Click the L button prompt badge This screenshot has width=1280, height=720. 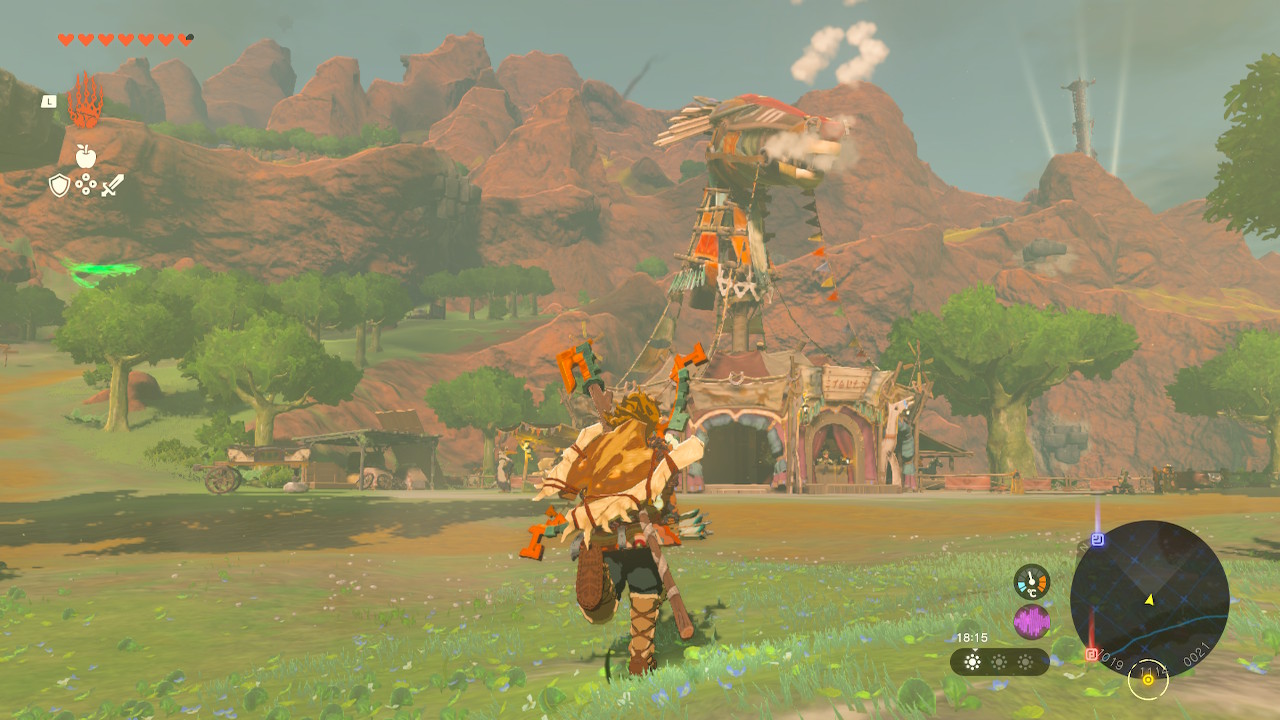click(x=49, y=101)
